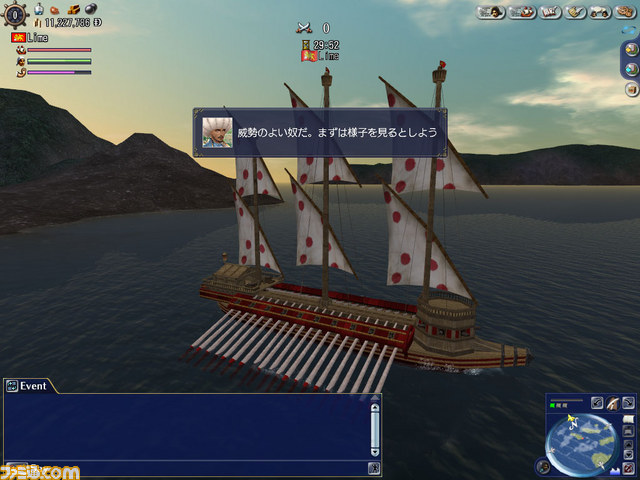640x480 pixels.
Task: Click the pointing hand menu button
Action: pyautogui.click(x=574, y=12)
